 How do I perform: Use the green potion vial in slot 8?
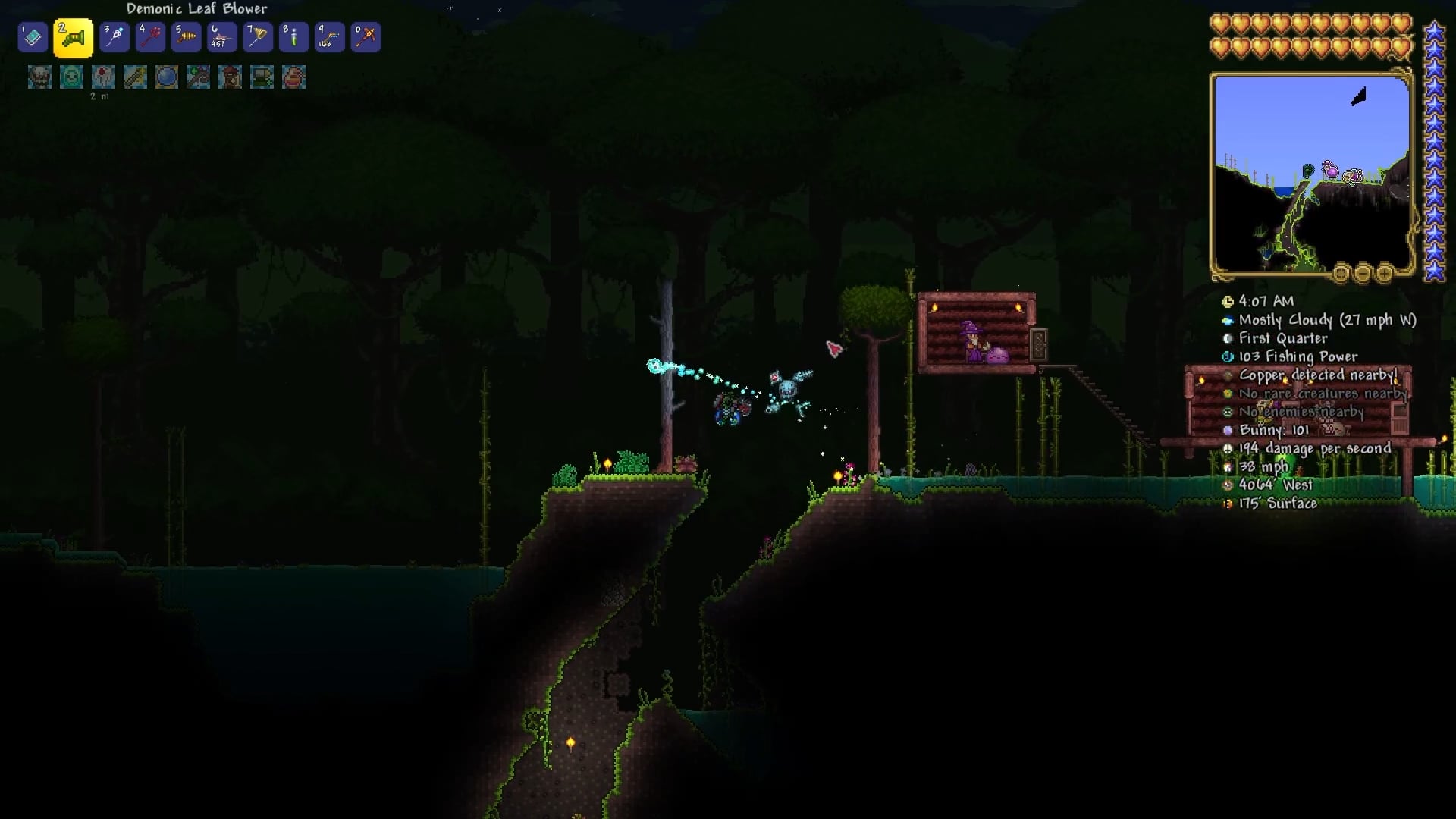[x=293, y=37]
